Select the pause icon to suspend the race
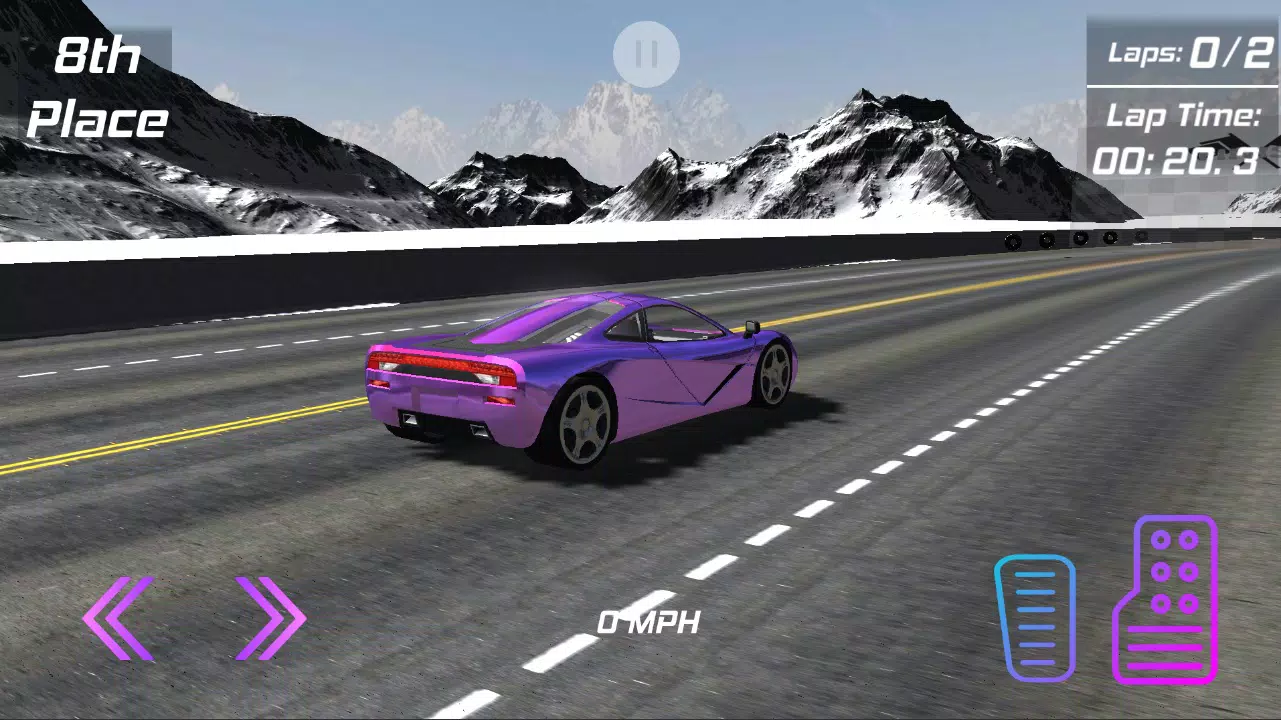Image resolution: width=1281 pixels, height=720 pixels. coord(646,53)
